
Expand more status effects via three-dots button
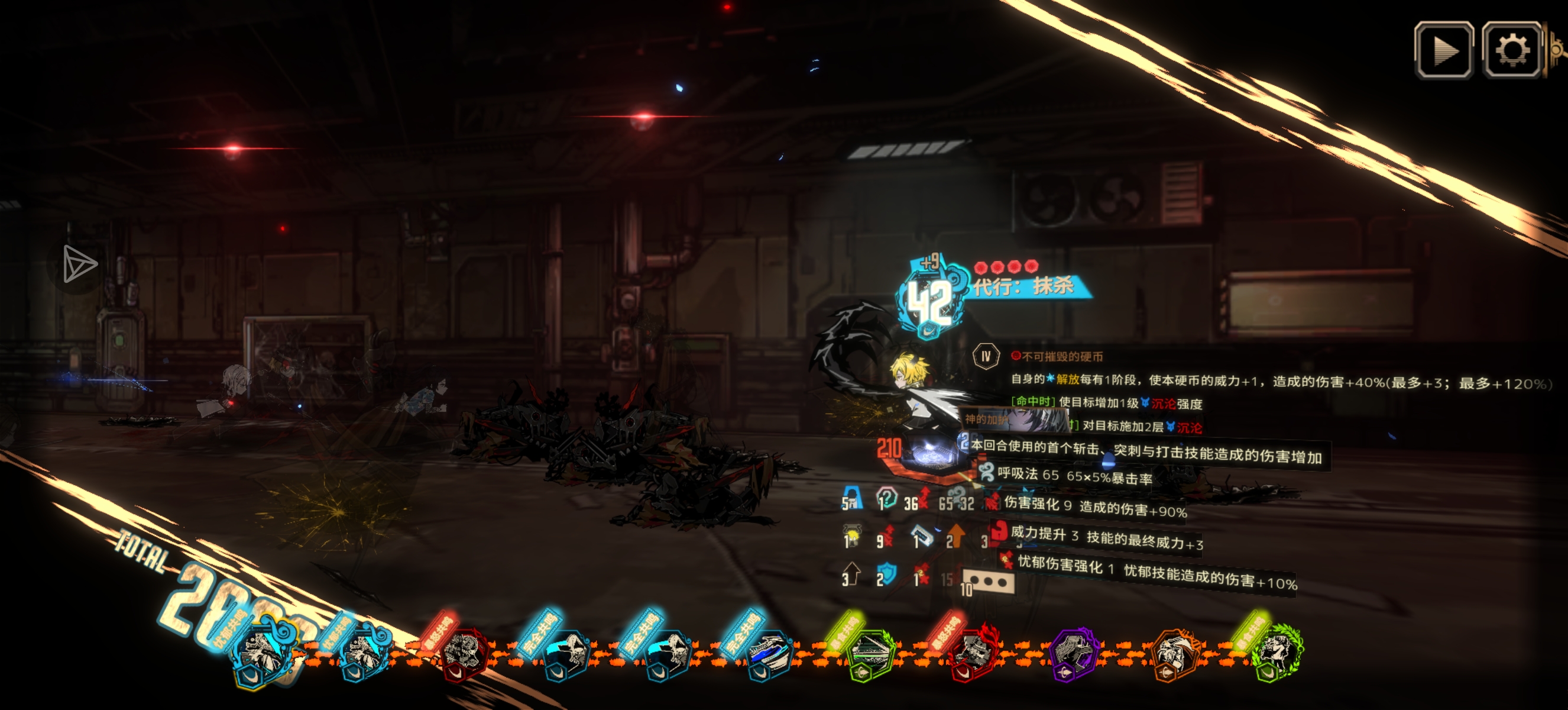(988, 582)
